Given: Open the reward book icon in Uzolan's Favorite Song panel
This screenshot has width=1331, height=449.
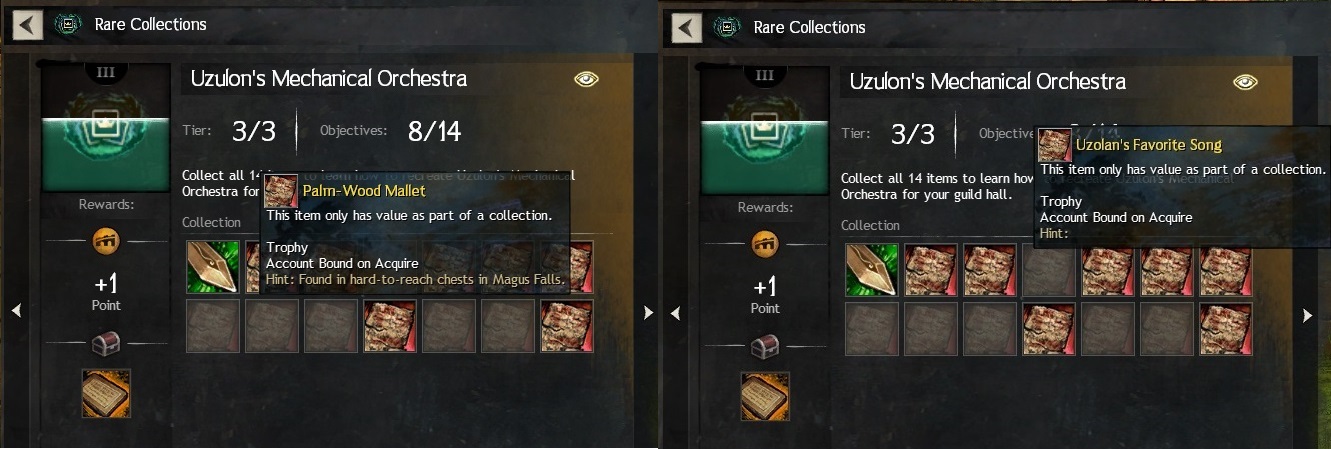Looking at the screenshot, I should (765, 396).
